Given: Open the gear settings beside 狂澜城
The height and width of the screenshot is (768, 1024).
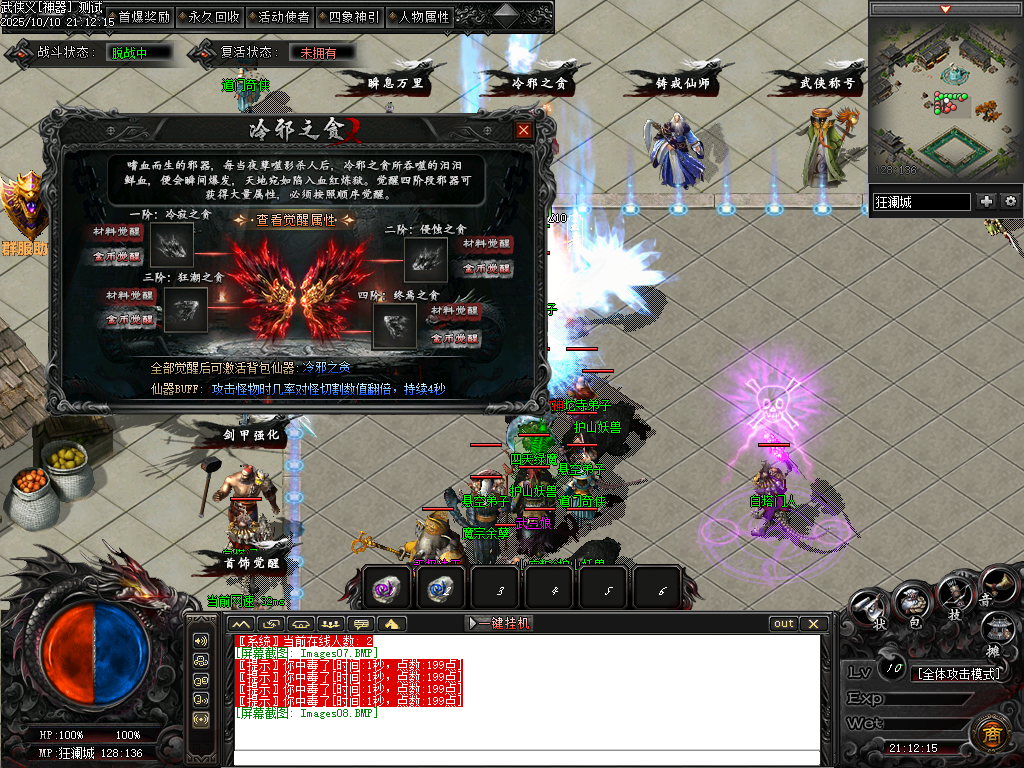Looking at the screenshot, I should [1010, 202].
